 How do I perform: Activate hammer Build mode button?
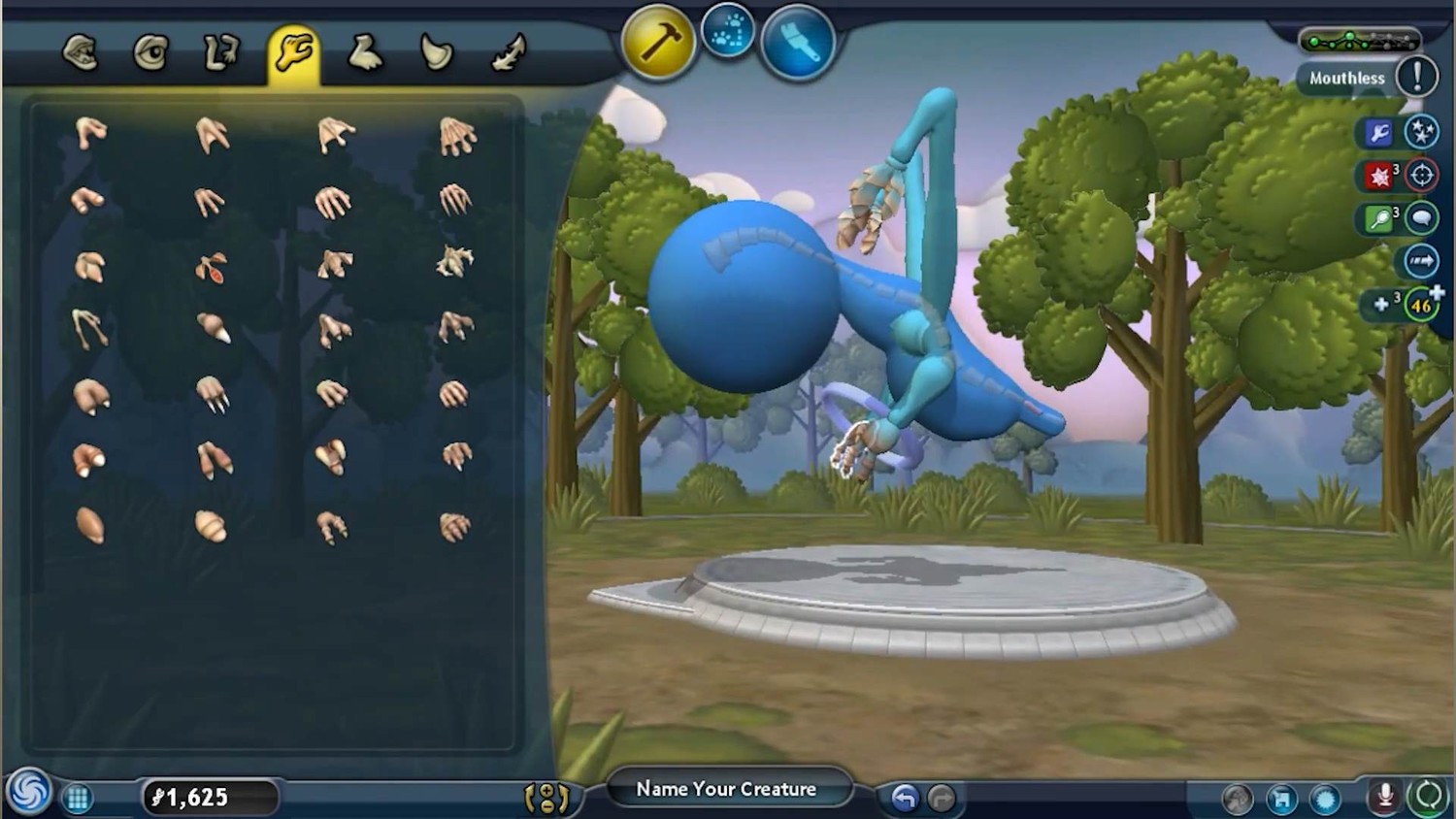click(x=658, y=43)
